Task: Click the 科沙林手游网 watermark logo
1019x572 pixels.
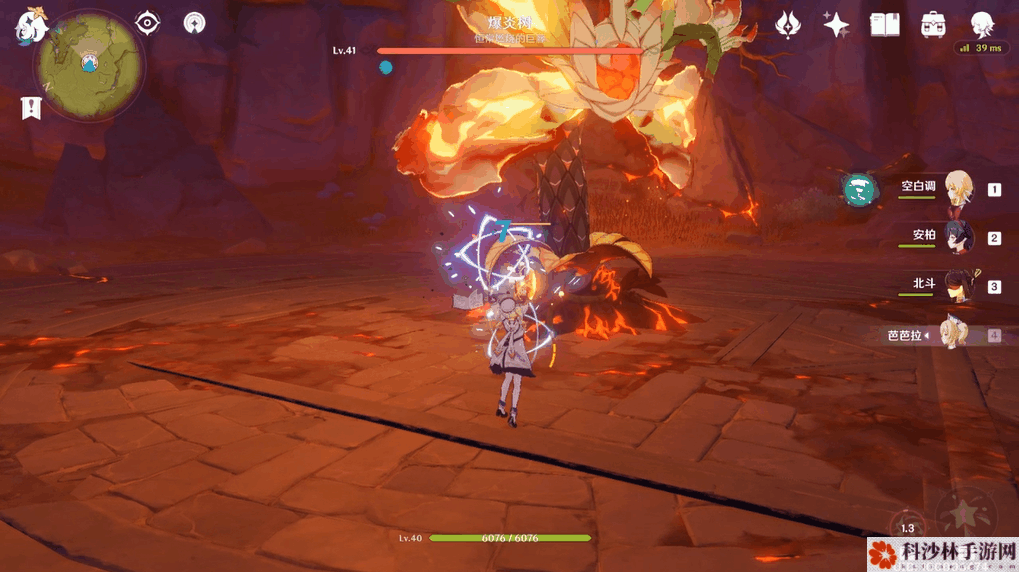Action: 942,553
